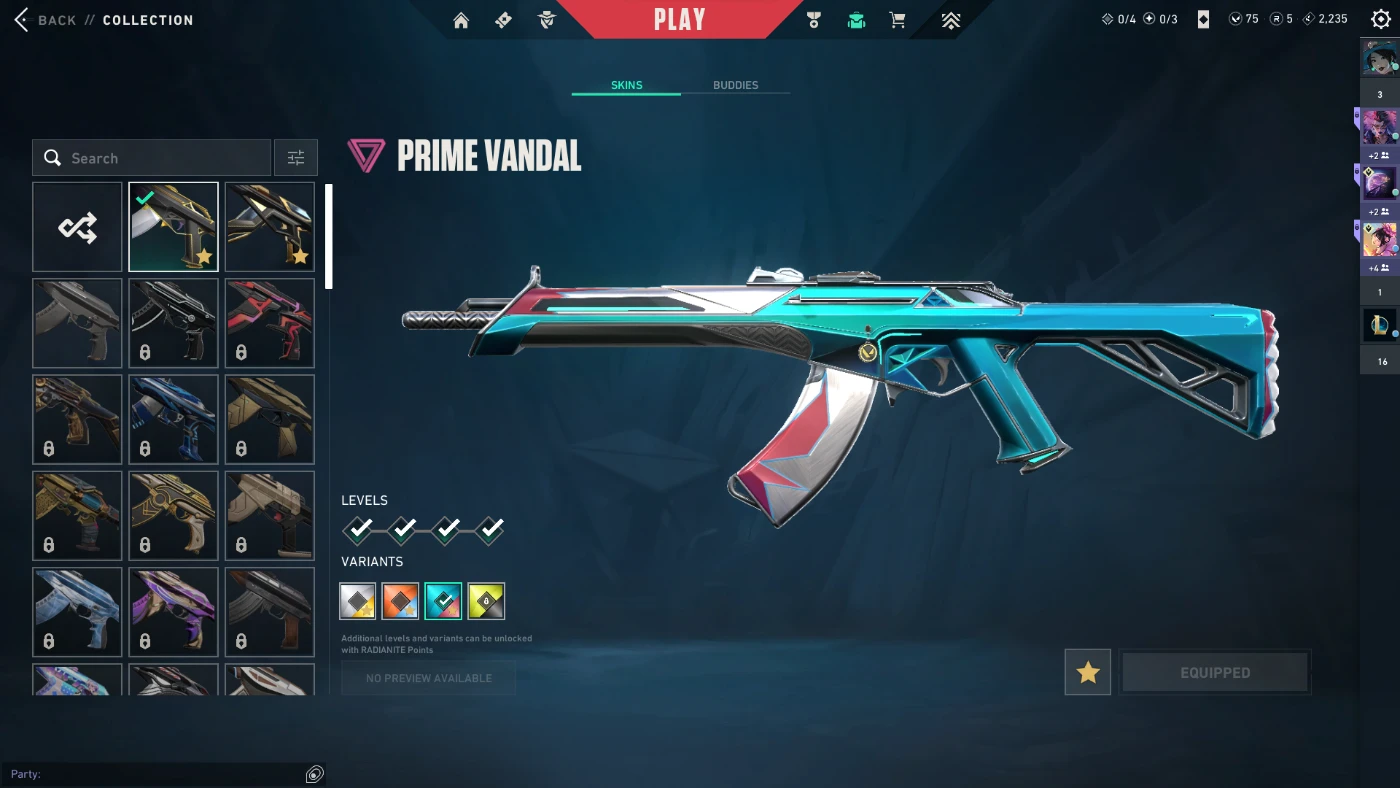Open the party chat icon
The image size is (1400, 788).
click(x=314, y=774)
